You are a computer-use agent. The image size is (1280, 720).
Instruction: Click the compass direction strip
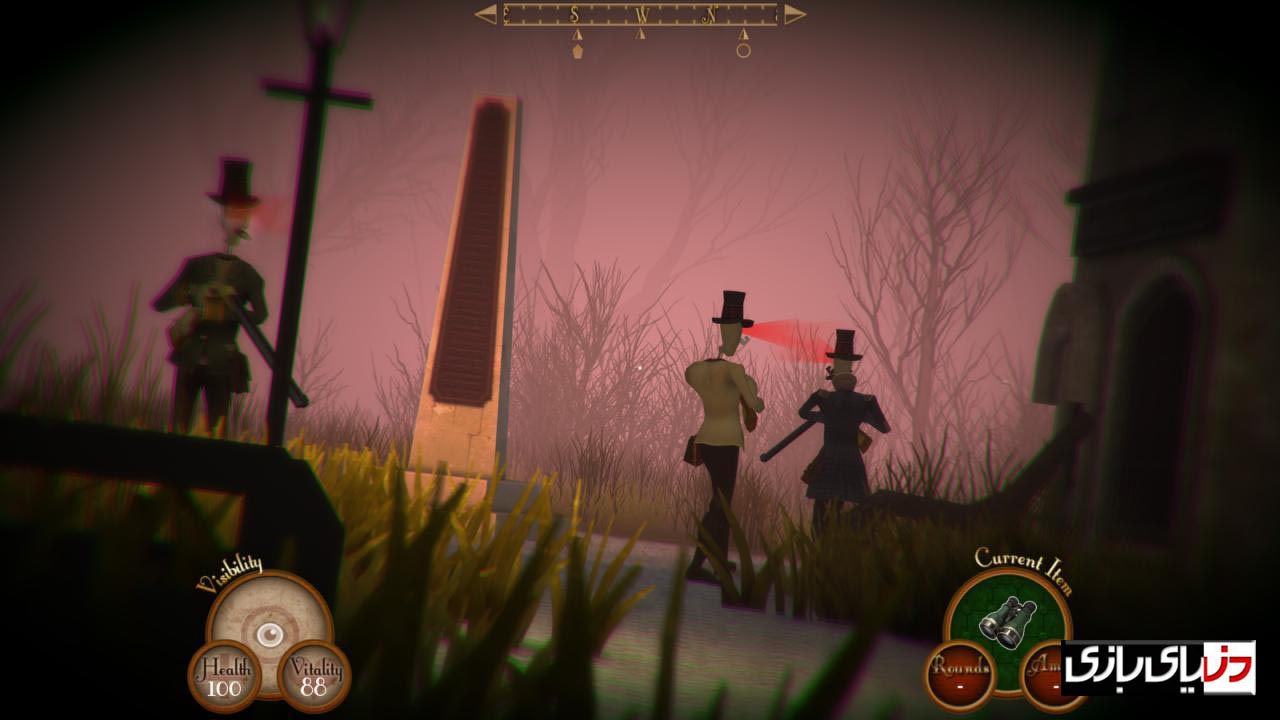click(x=640, y=14)
